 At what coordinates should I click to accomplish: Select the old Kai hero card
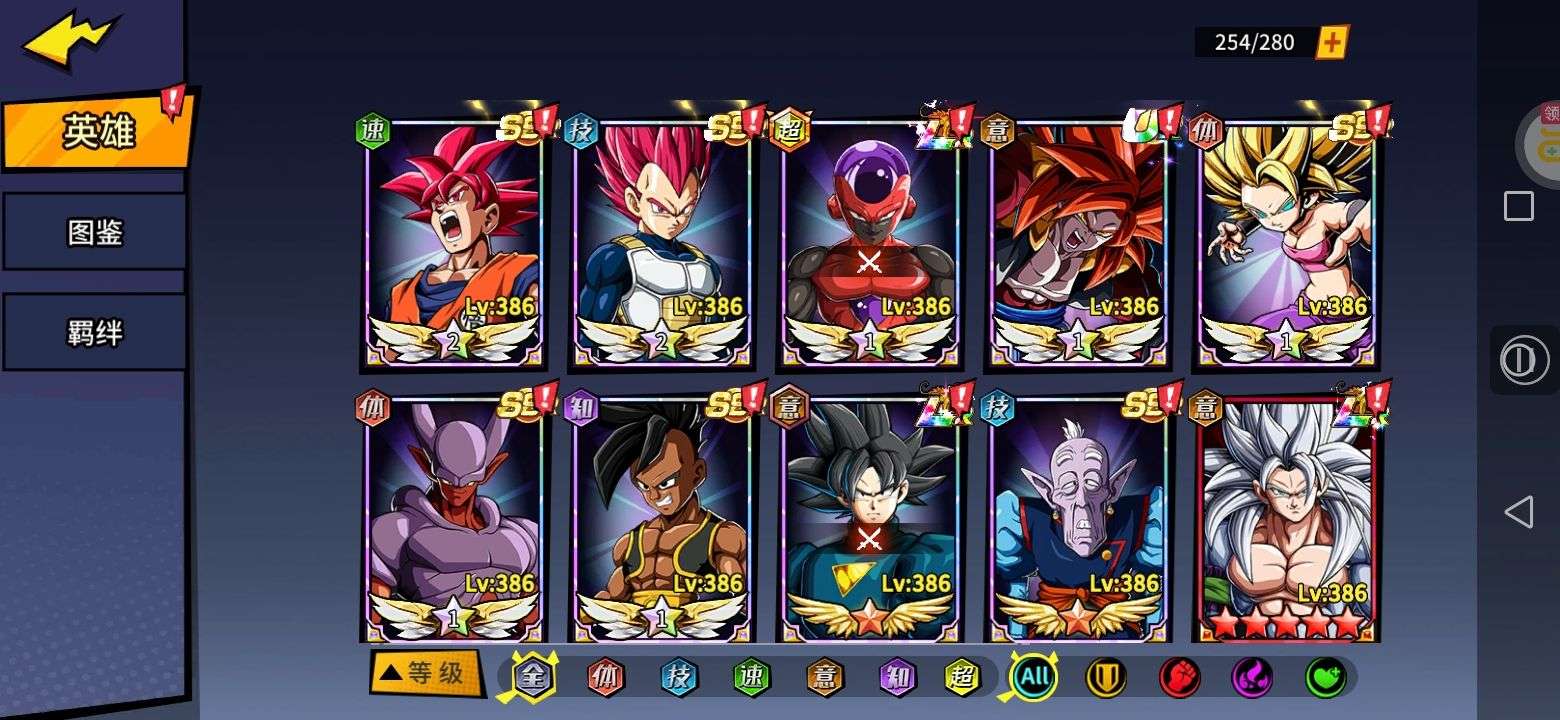1077,517
